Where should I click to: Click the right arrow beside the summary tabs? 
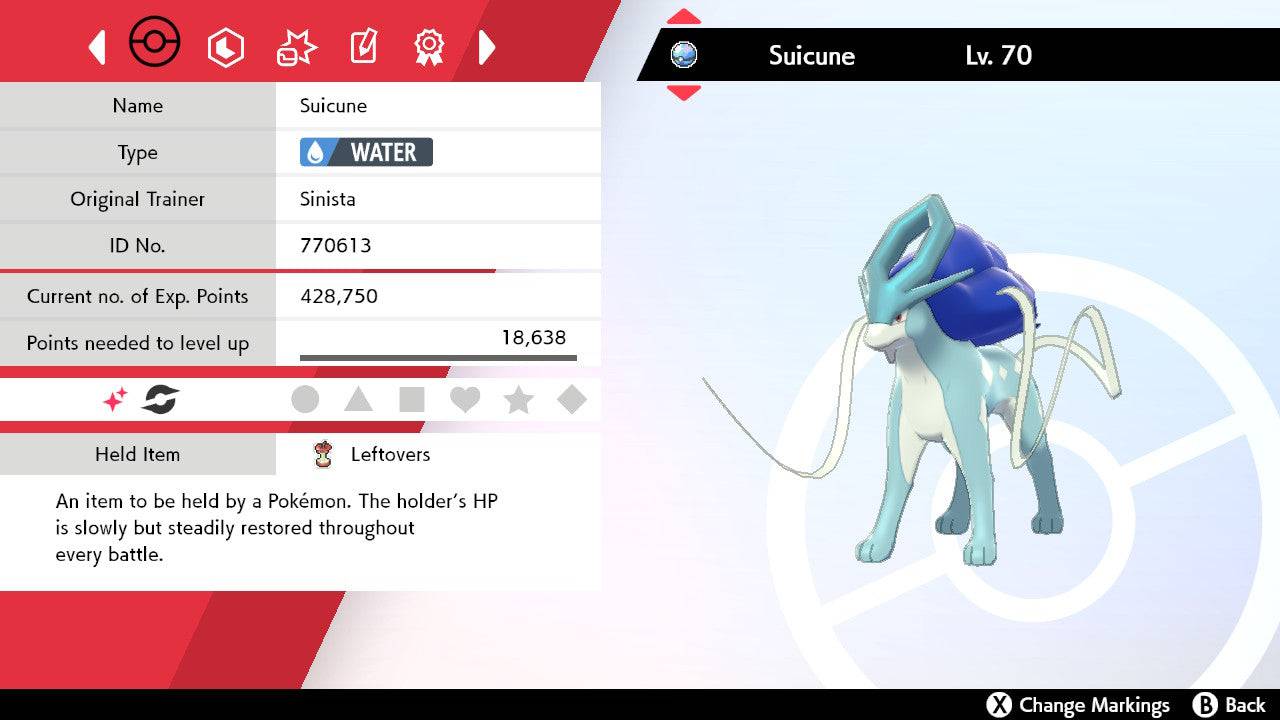coord(487,47)
